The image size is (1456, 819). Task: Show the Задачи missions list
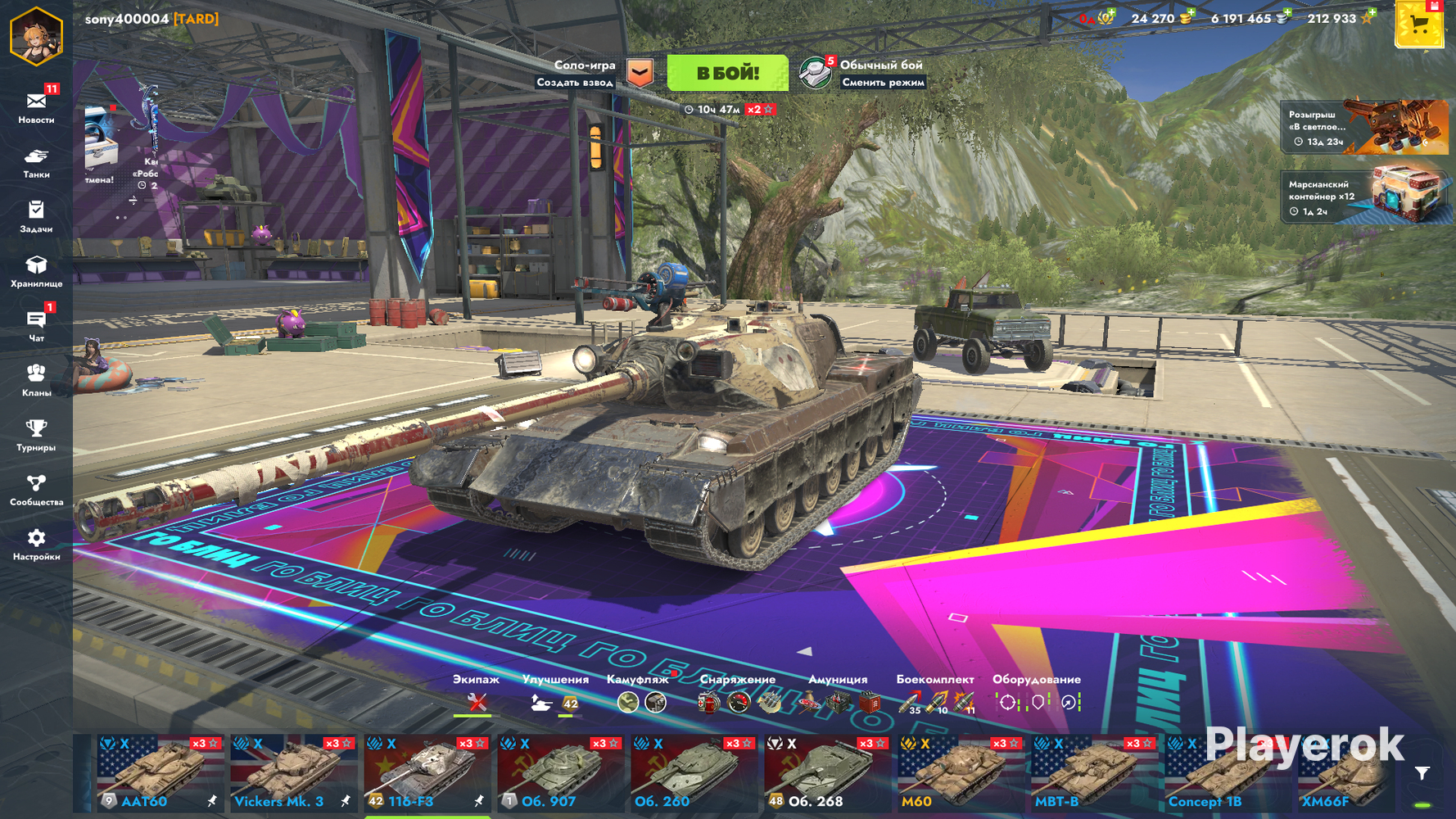tap(36, 217)
